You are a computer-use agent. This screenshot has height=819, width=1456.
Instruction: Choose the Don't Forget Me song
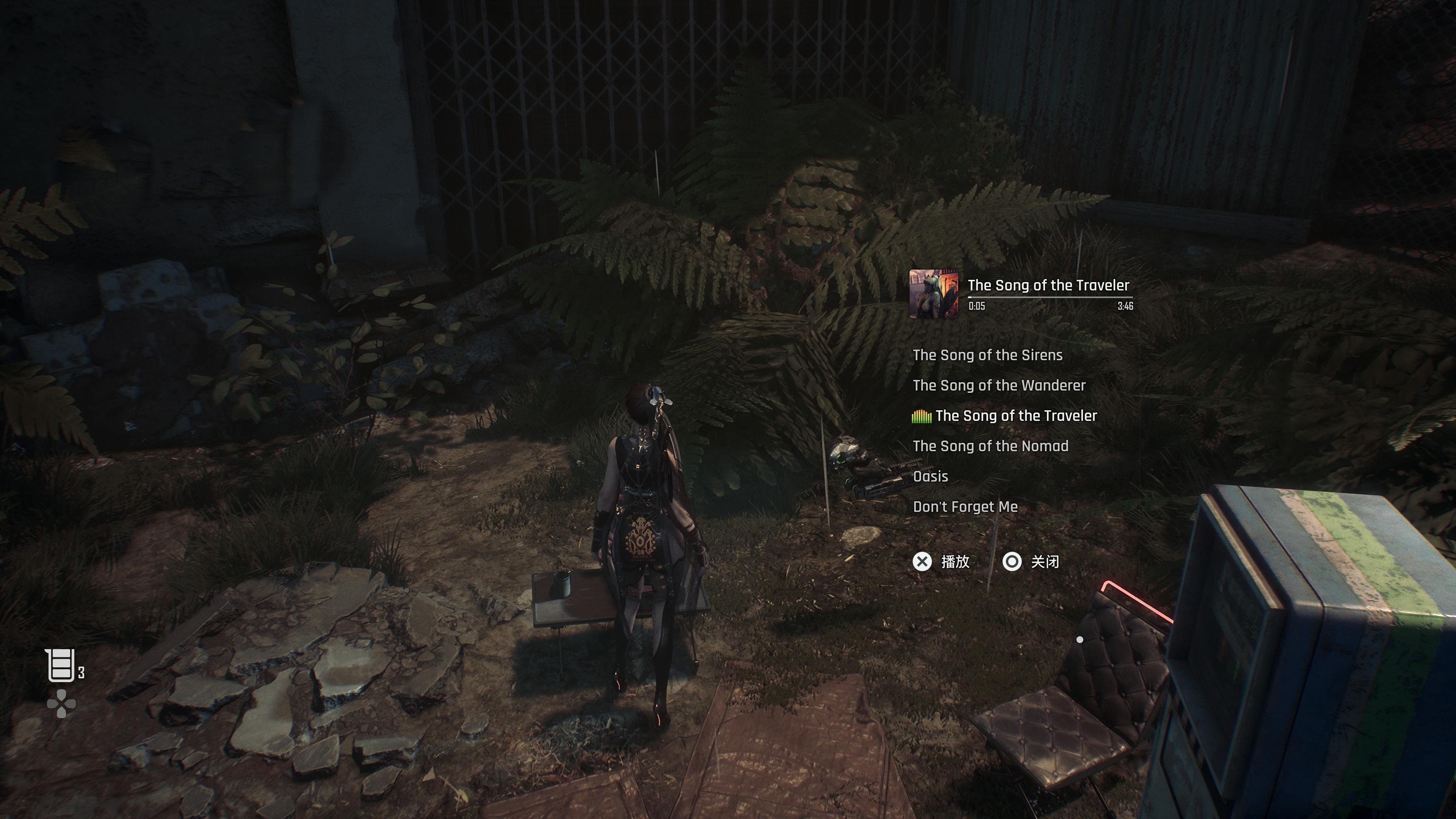click(965, 507)
